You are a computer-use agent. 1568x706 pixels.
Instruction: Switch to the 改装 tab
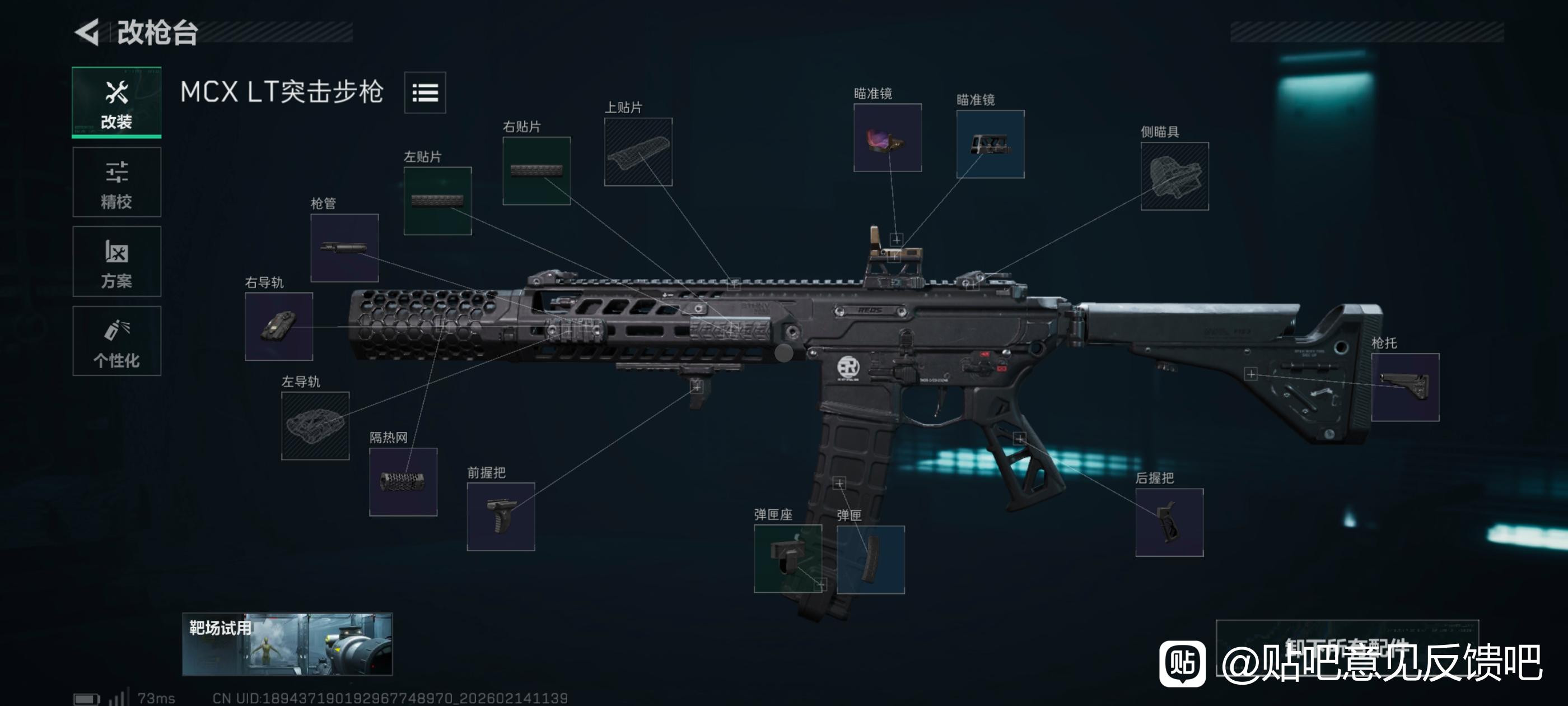tap(116, 103)
